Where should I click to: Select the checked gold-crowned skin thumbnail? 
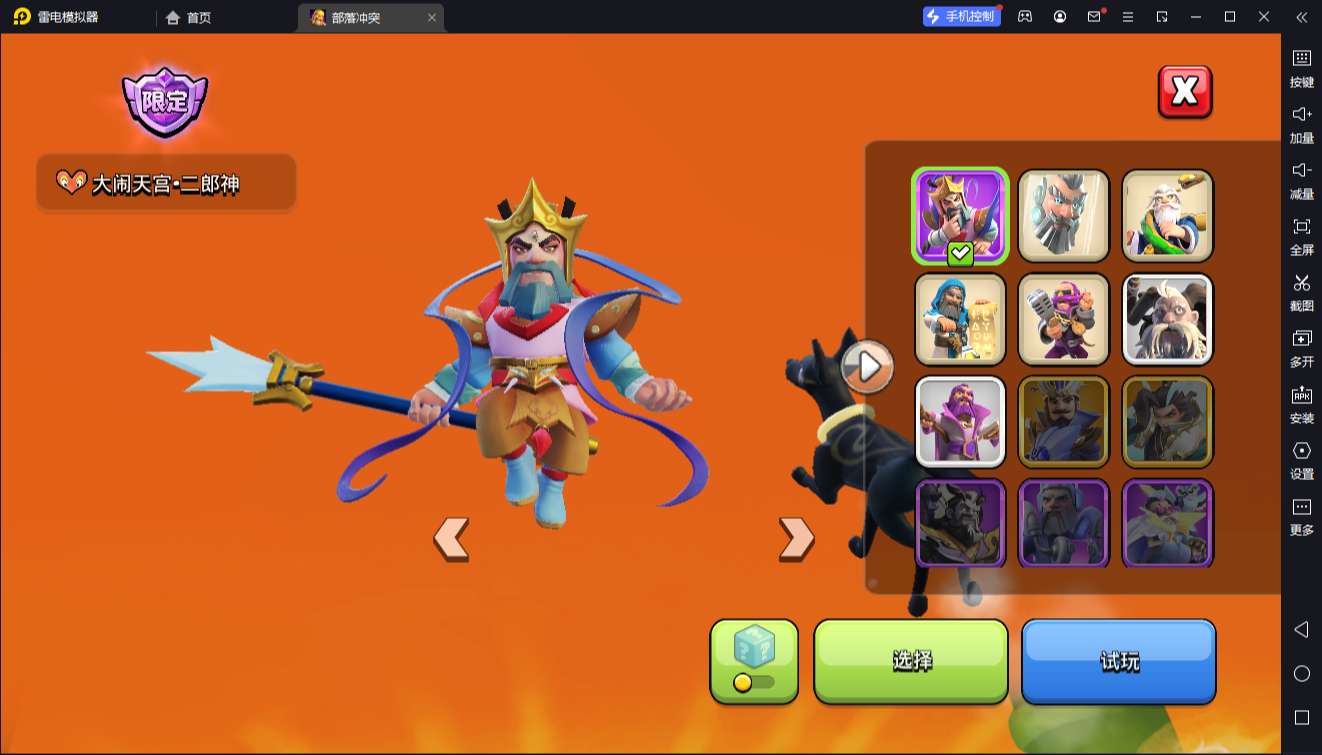click(960, 215)
